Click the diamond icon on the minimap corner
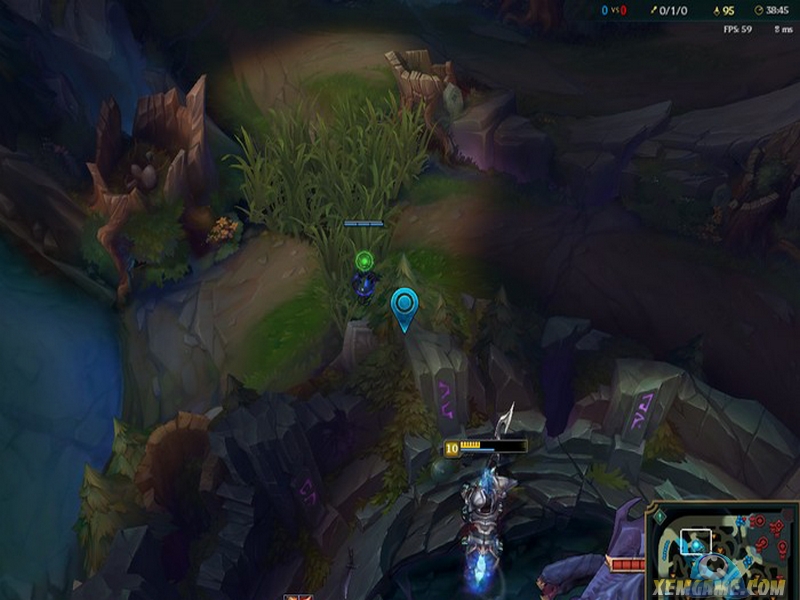The height and width of the screenshot is (600, 800). click(660, 514)
